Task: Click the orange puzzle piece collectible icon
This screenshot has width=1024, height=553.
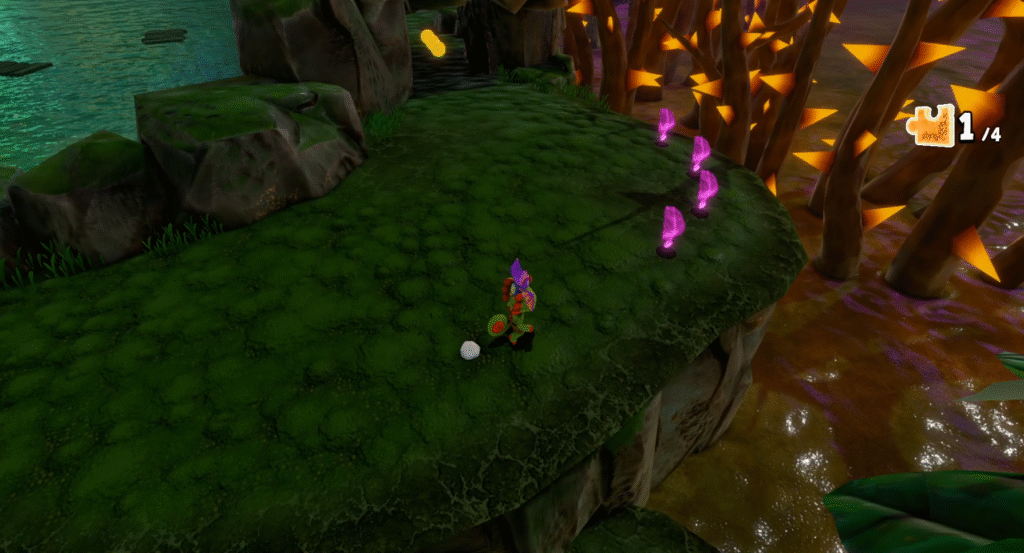Action: pyautogui.click(x=932, y=128)
